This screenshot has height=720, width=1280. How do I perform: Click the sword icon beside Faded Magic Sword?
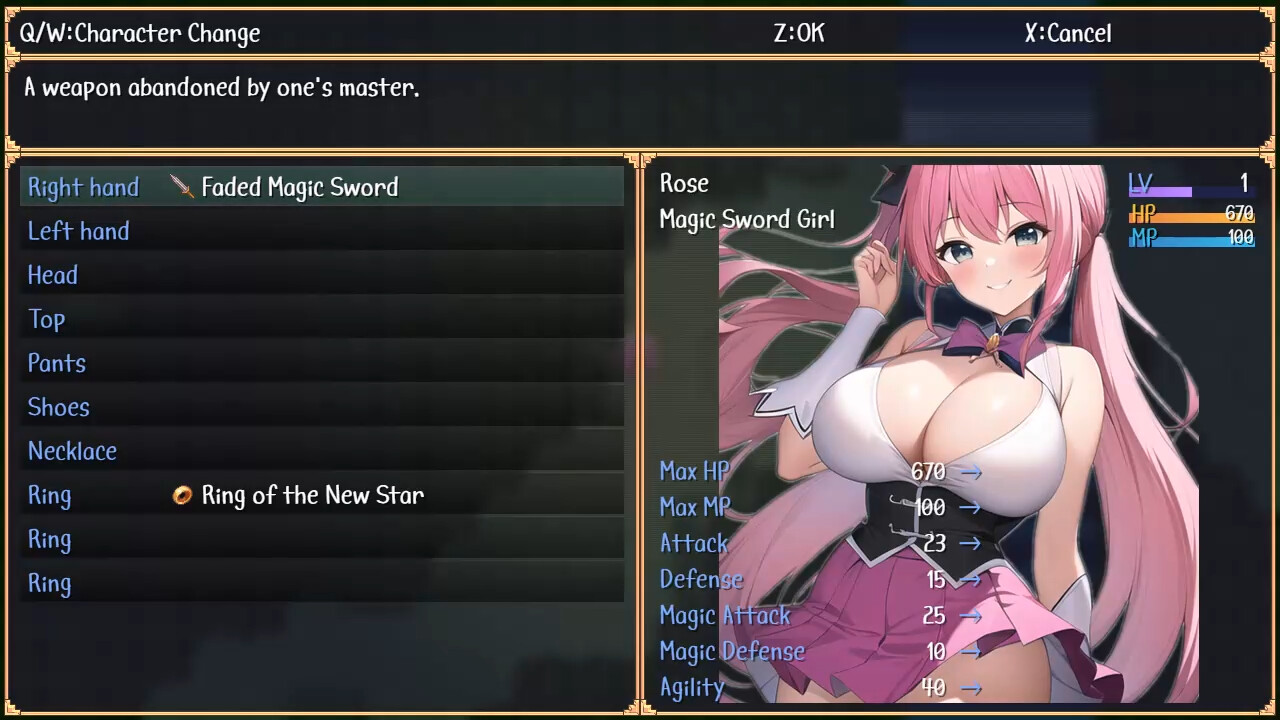(x=182, y=187)
